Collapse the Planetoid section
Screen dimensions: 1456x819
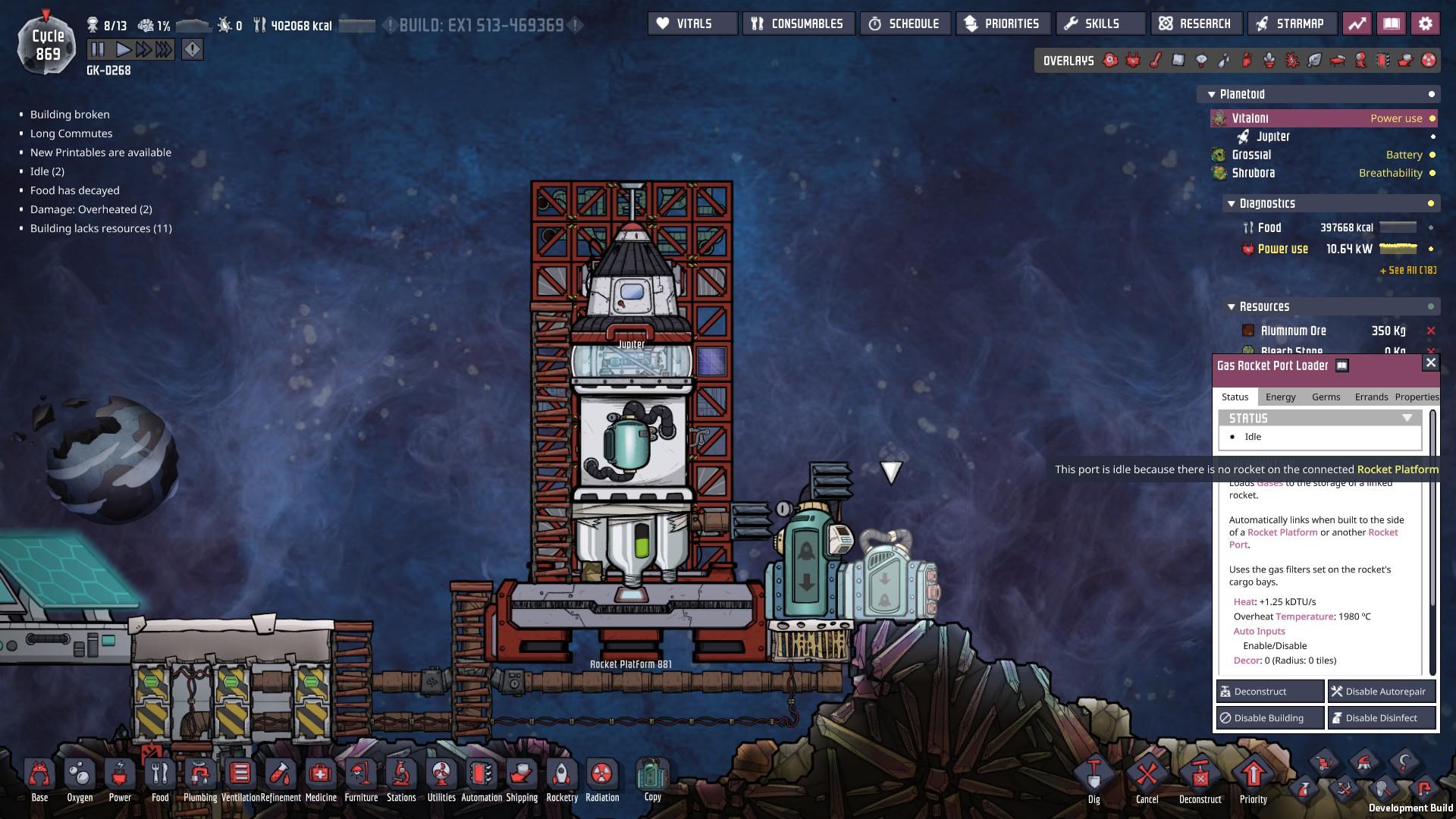[x=1211, y=93]
